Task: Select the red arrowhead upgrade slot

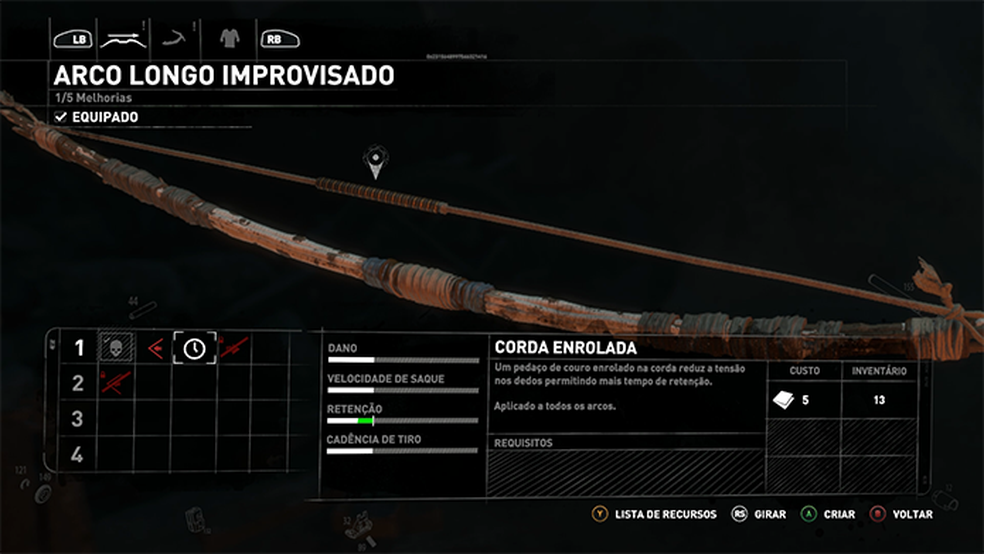Action: click(155, 348)
